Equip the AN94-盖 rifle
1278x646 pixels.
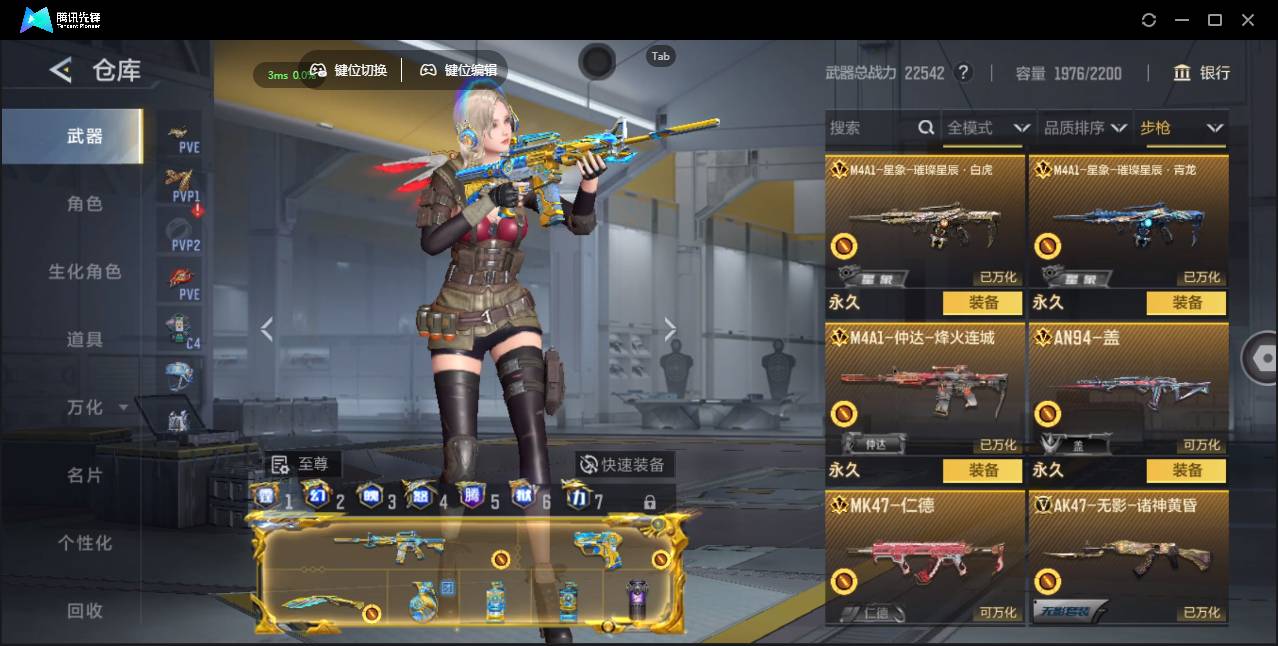(1186, 470)
